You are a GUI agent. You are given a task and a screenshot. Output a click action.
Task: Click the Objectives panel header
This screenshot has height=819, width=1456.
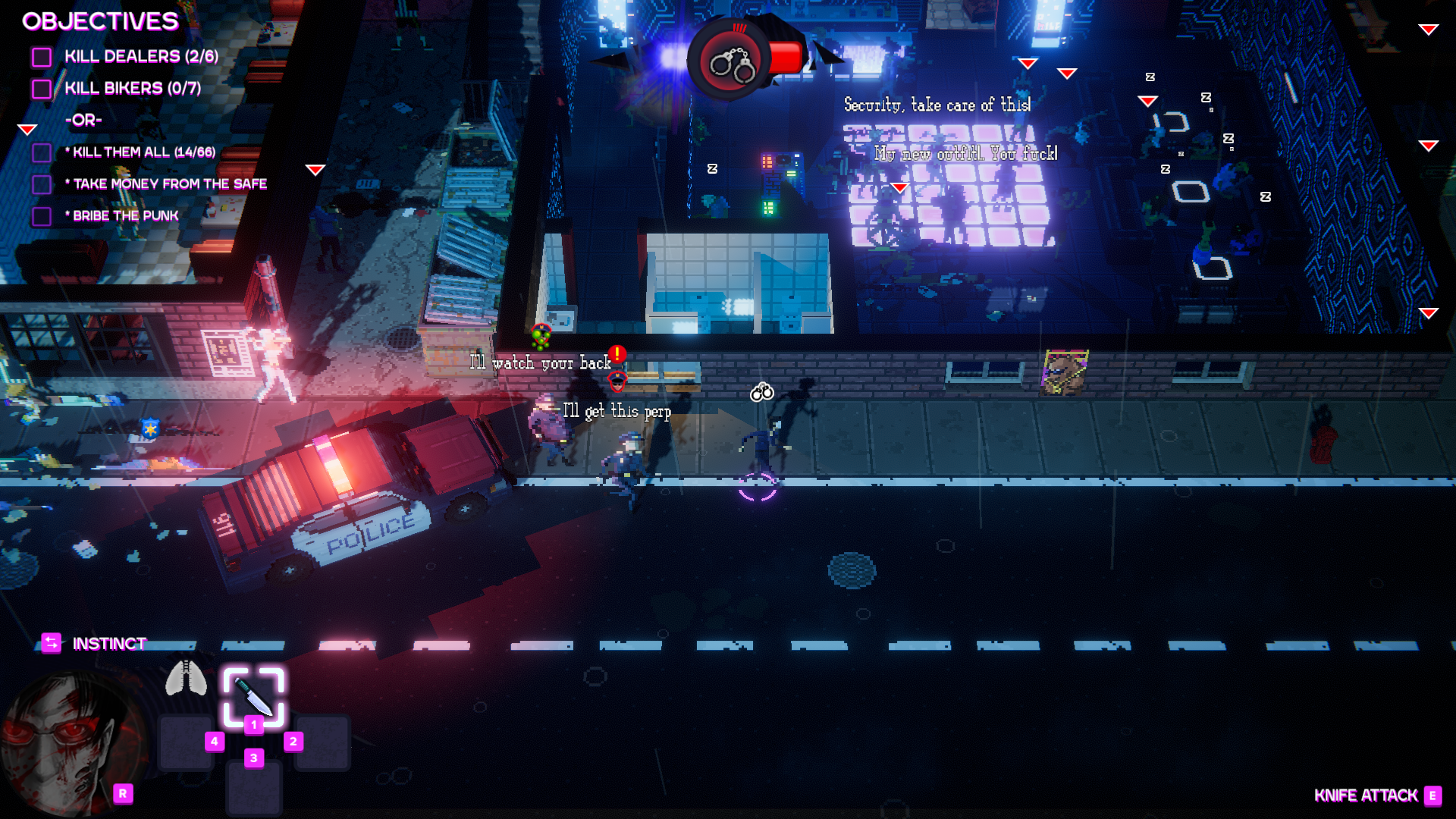point(100,21)
